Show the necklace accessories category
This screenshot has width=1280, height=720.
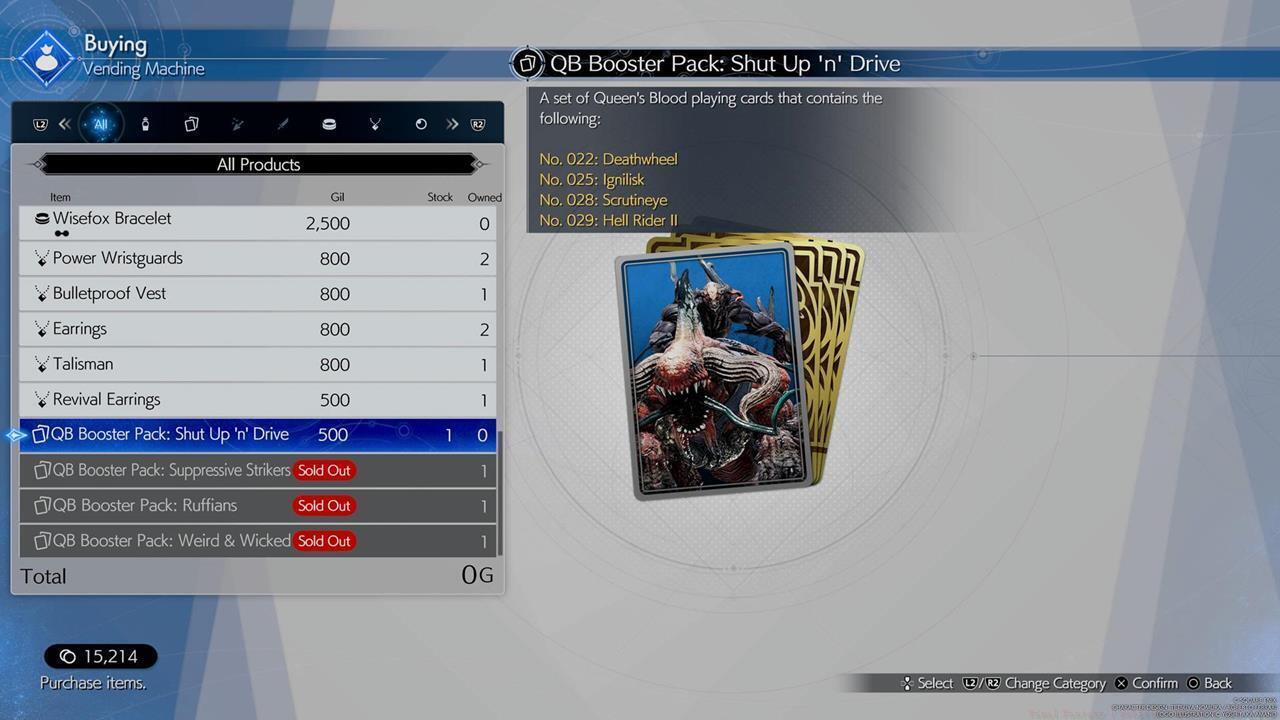pos(375,124)
